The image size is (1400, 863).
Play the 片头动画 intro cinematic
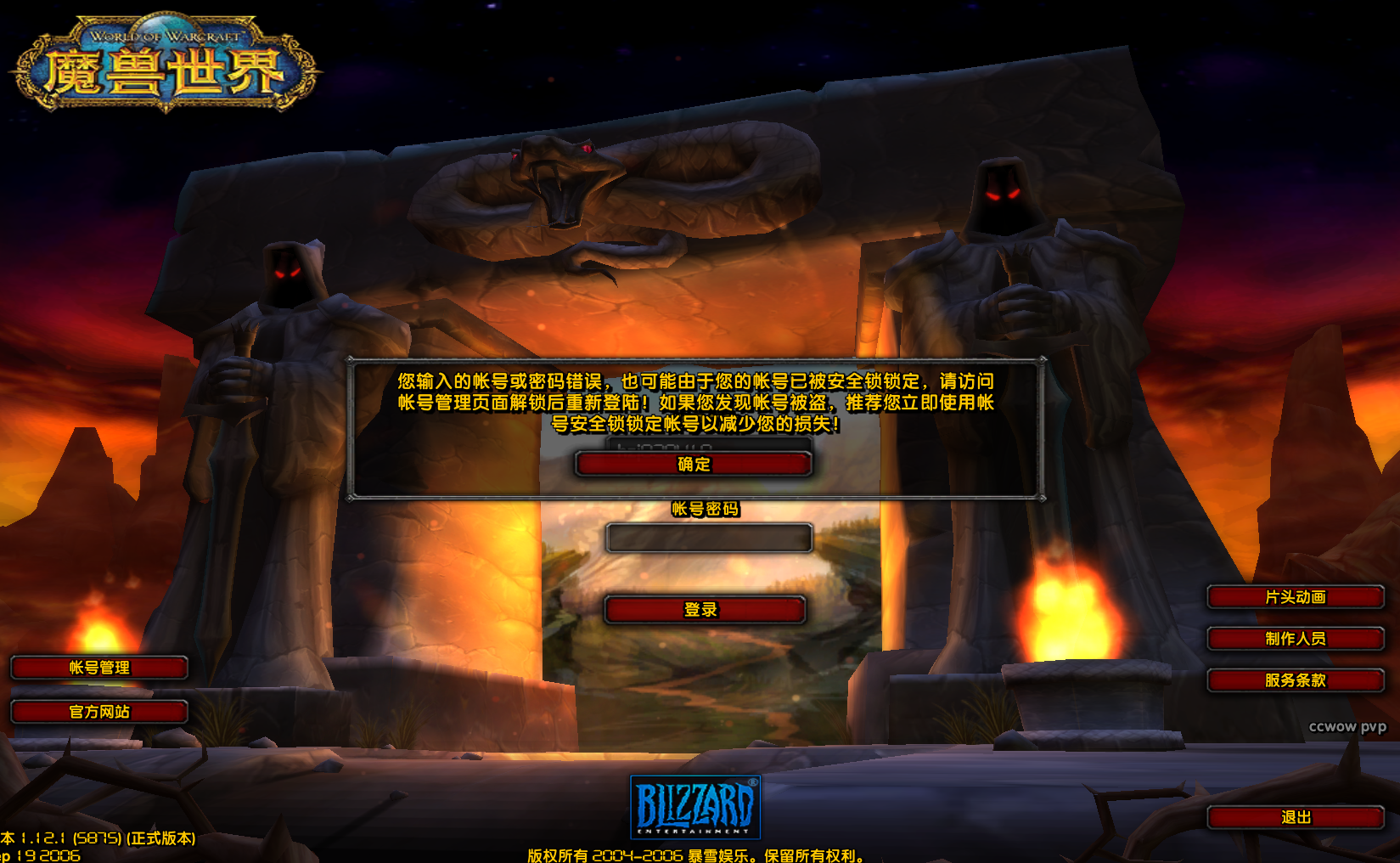tap(1296, 597)
